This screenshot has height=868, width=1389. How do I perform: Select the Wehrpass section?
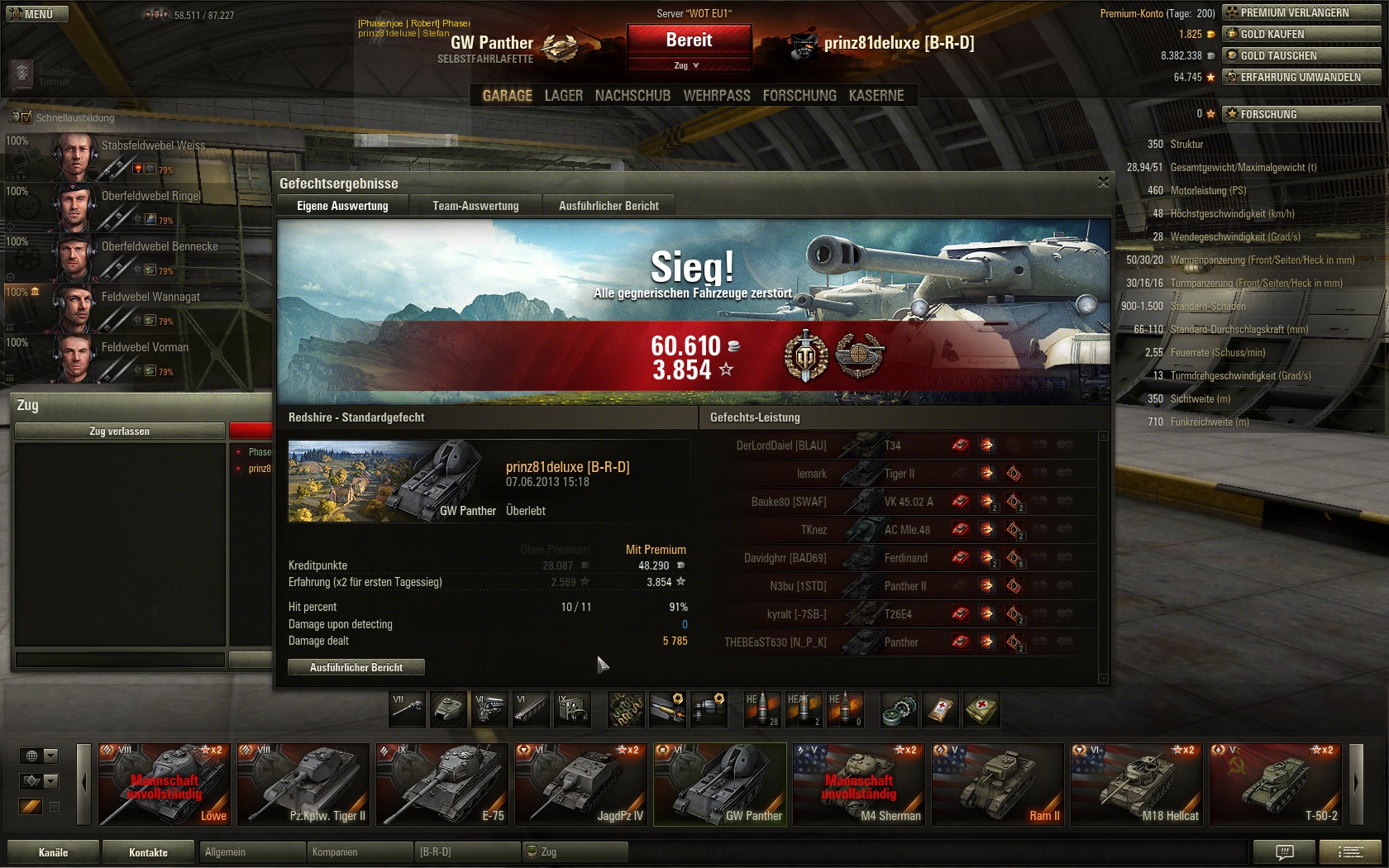pyautogui.click(x=717, y=96)
